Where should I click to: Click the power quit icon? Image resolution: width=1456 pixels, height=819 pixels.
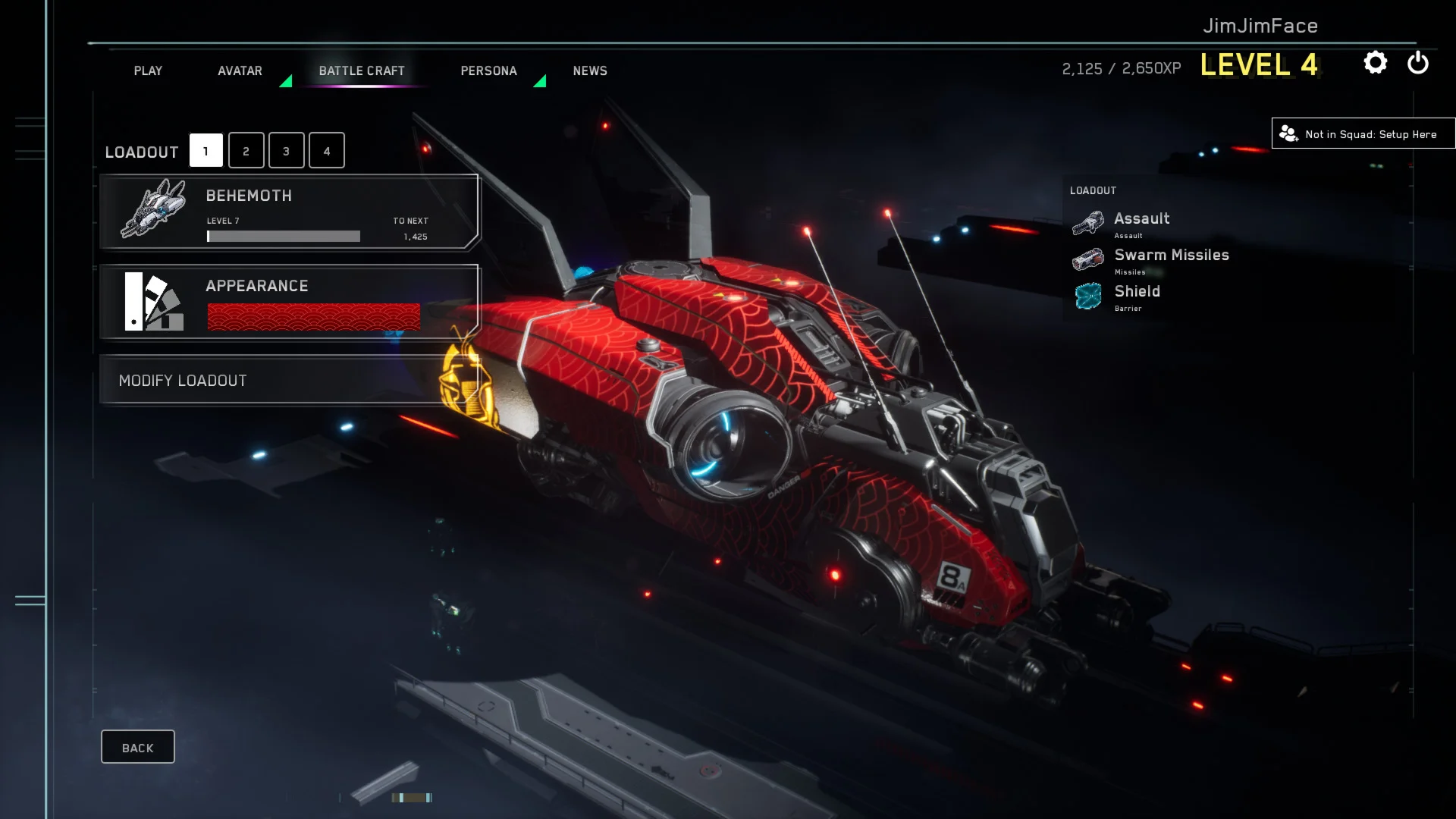tap(1417, 63)
